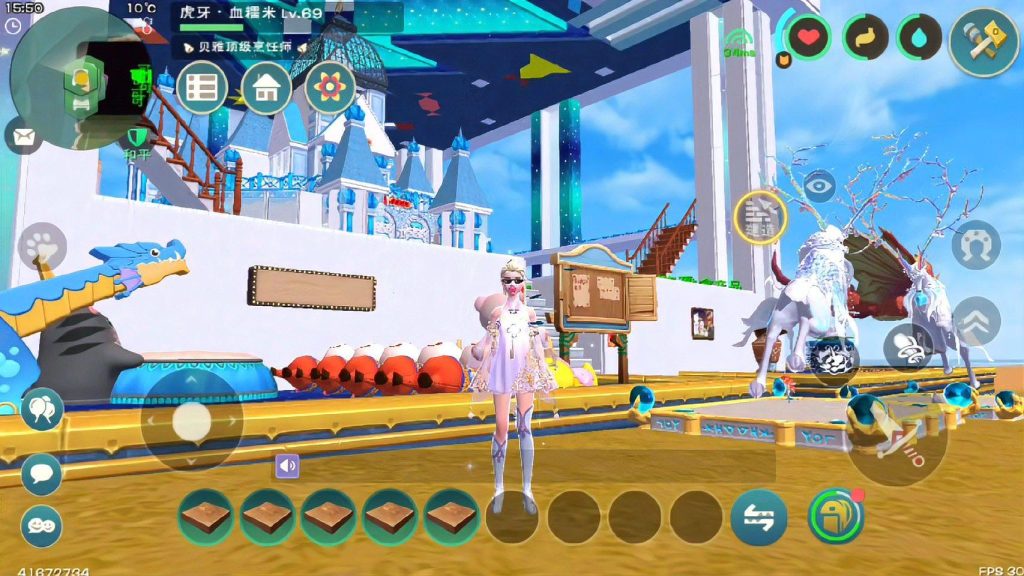Activate the 建造 build mode button
Screen dimensions: 1024x576
(x=760, y=217)
